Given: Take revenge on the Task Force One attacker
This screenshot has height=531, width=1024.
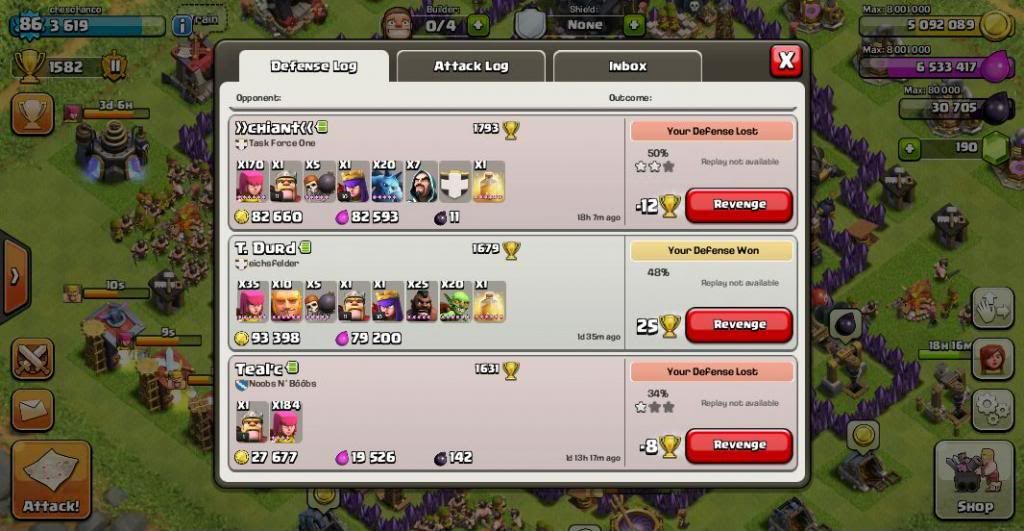Looking at the screenshot, I should (x=739, y=205).
